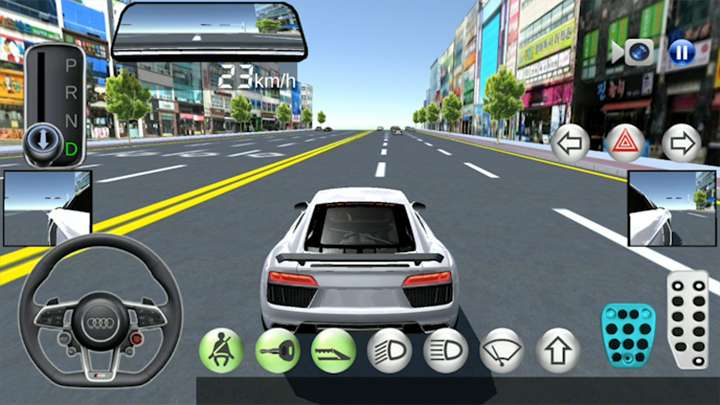Turn on the red hazard lights
This screenshot has width=720, height=405.
626,143
